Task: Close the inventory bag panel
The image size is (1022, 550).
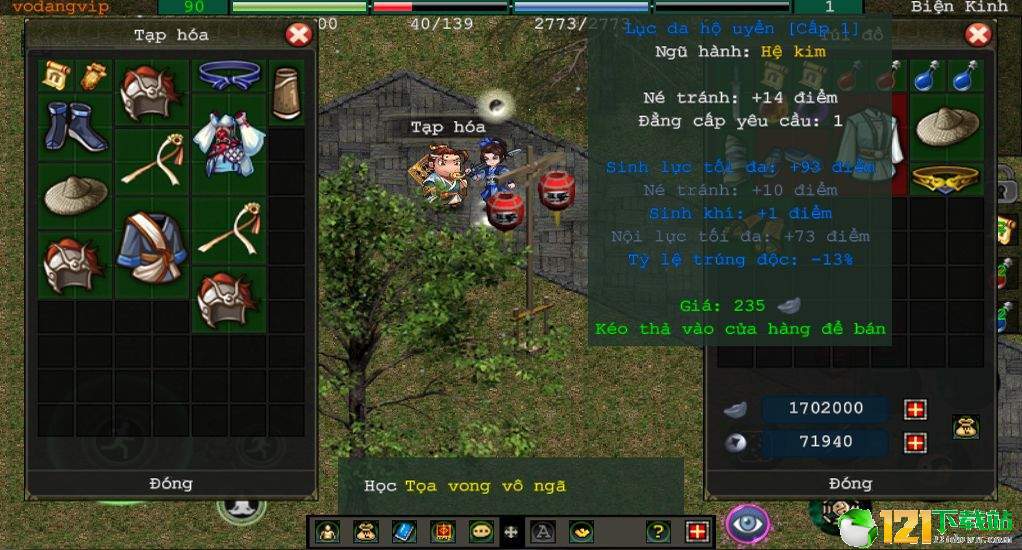Action: pyautogui.click(x=978, y=36)
